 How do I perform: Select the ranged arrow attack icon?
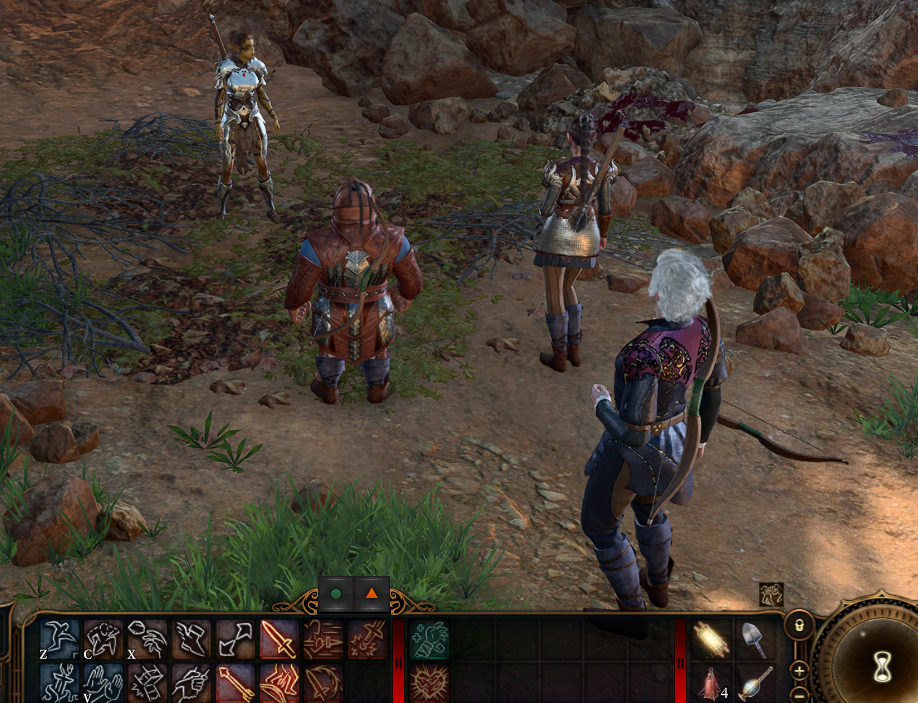click(235, 682)
